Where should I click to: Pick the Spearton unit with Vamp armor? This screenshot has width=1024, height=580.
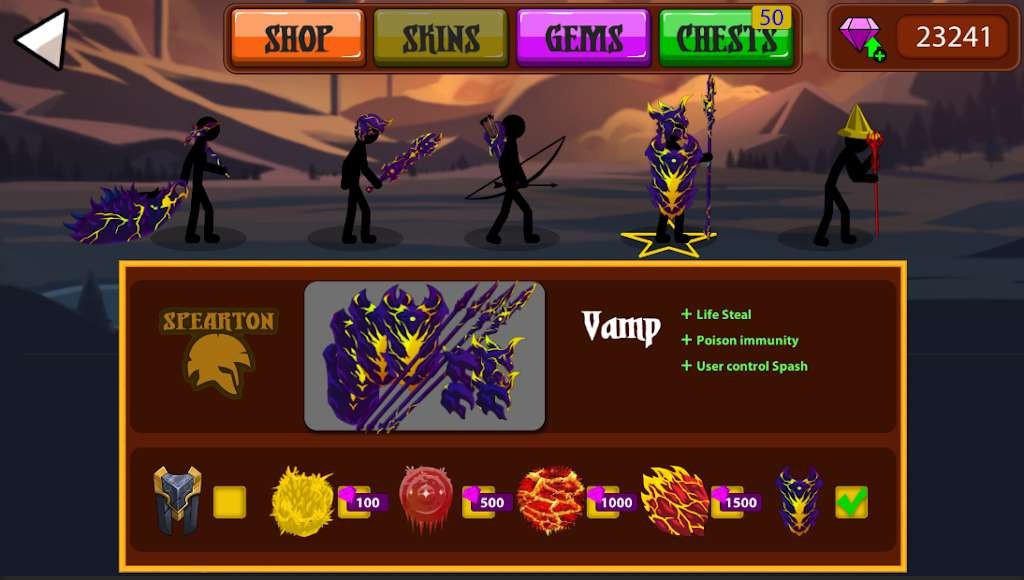[x=673, y=170]
